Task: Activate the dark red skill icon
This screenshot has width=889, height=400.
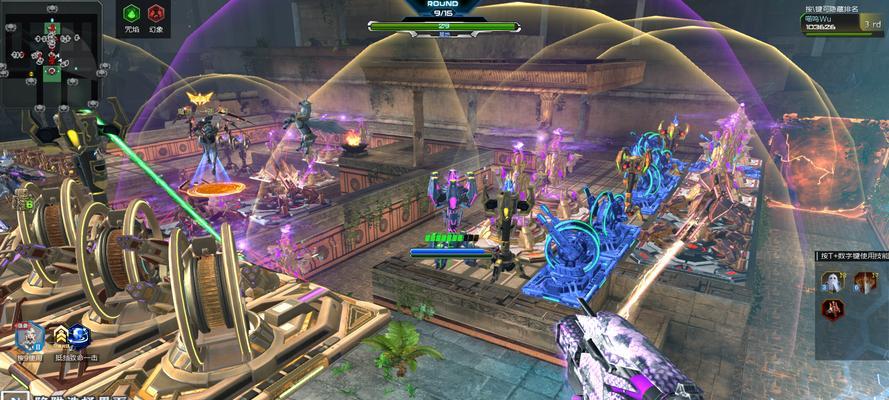Action: pos(832,310)
